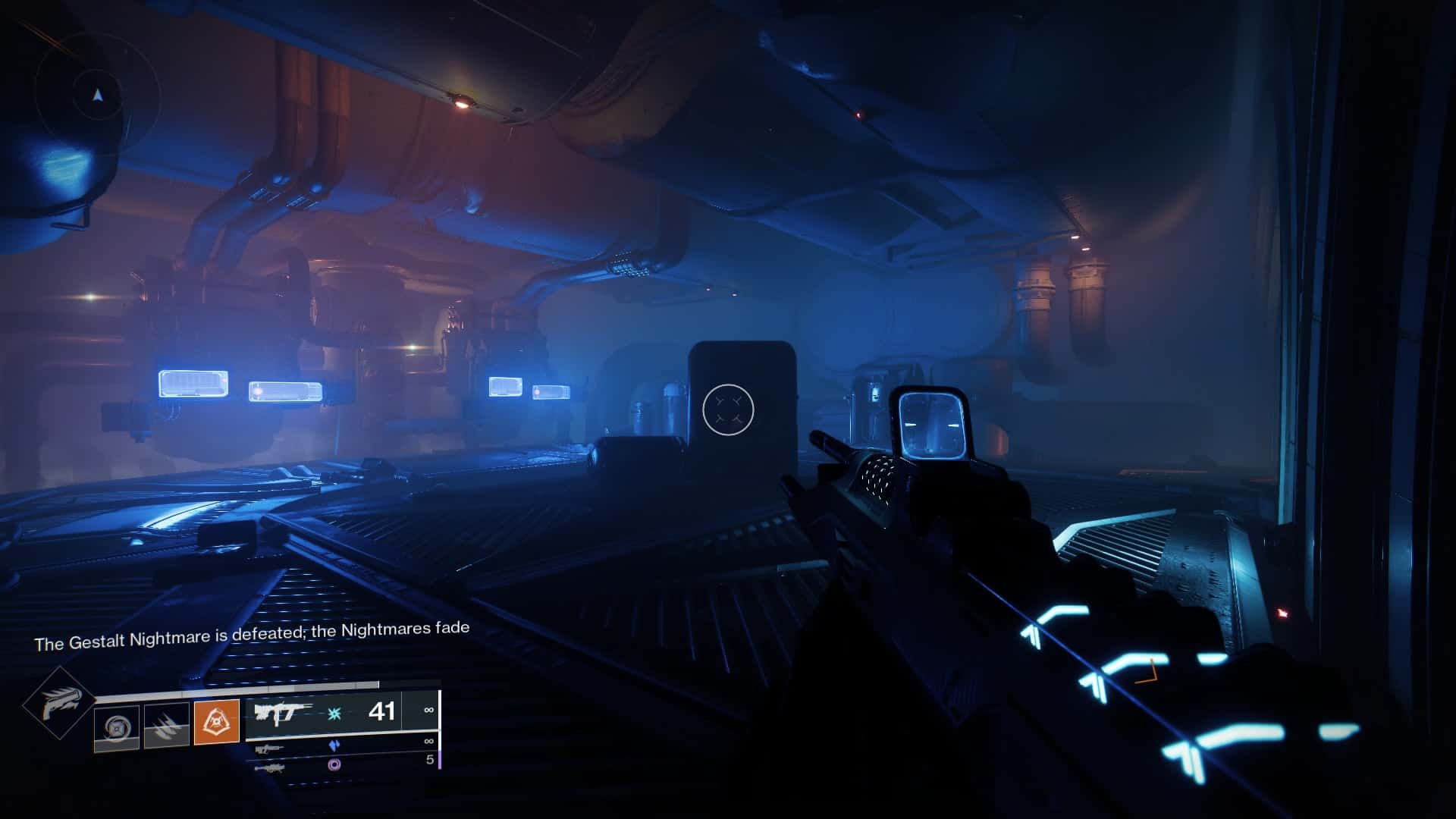Select the stasis snowflake element icon

click(x=334, y=714)
